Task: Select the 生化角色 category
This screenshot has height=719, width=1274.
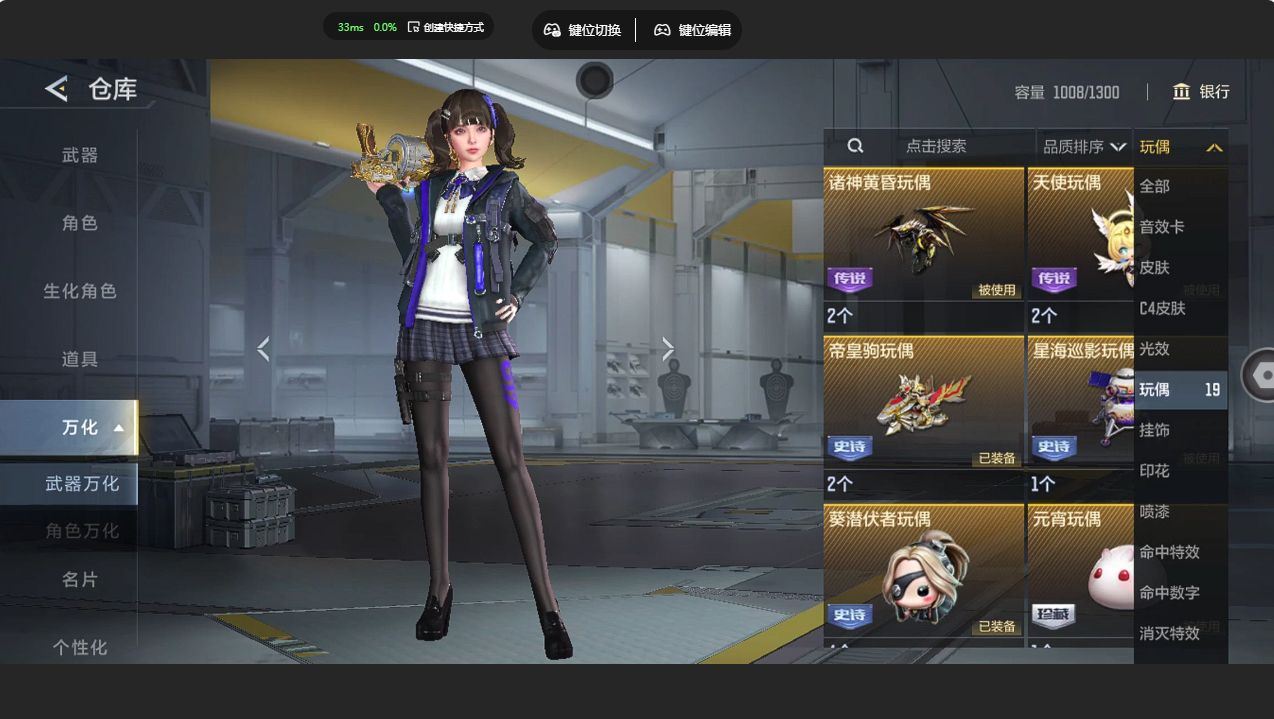Action: click(80, 291)
